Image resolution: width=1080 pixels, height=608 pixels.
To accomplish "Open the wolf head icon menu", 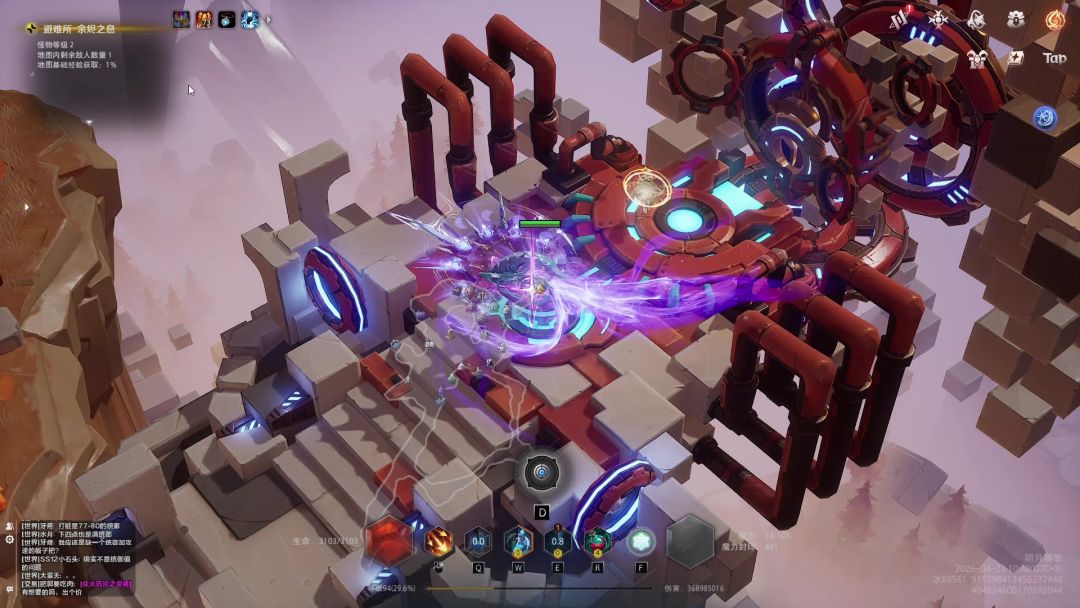I will 976,19.
